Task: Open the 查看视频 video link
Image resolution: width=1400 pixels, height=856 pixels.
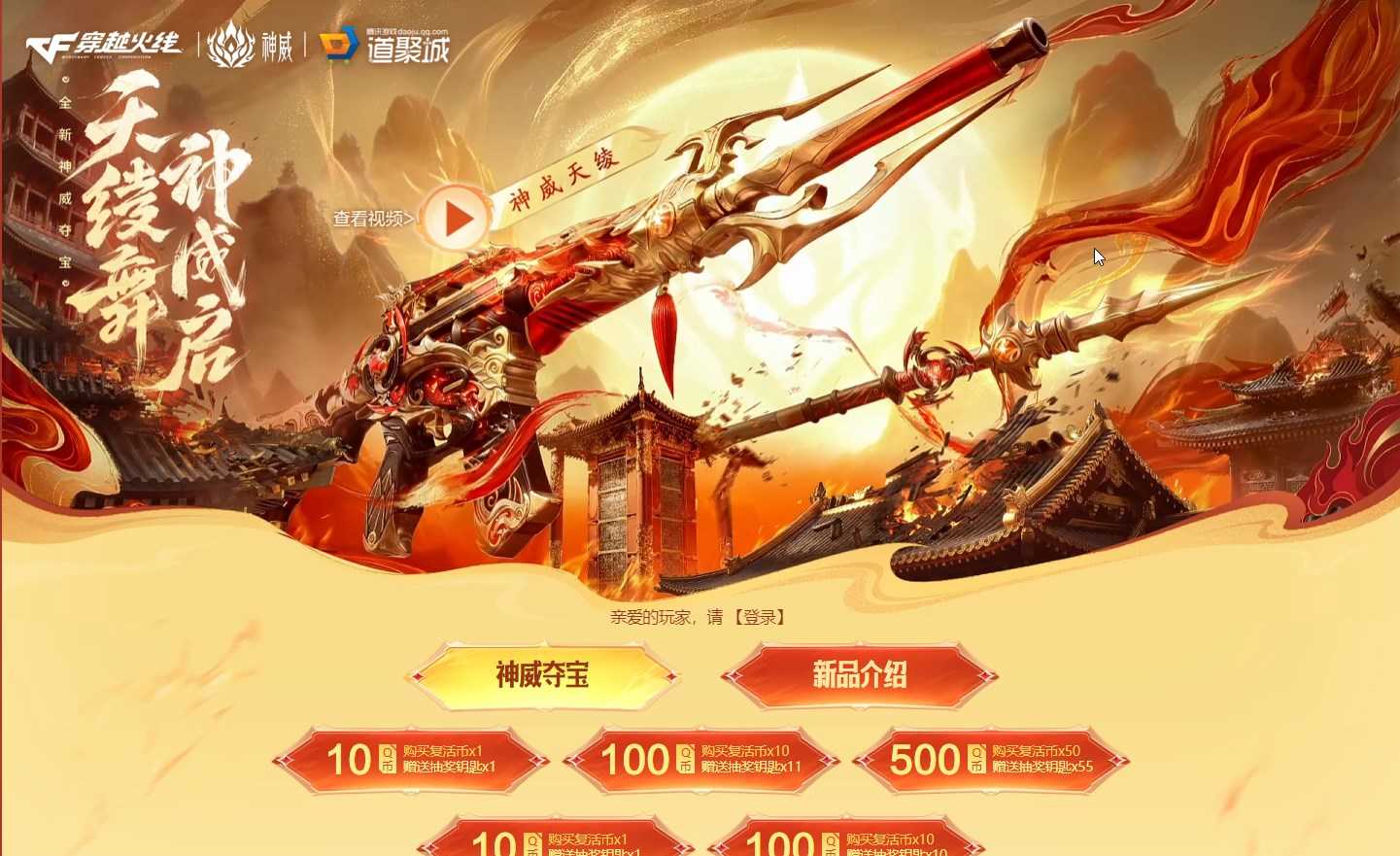Action: [370, 220]
